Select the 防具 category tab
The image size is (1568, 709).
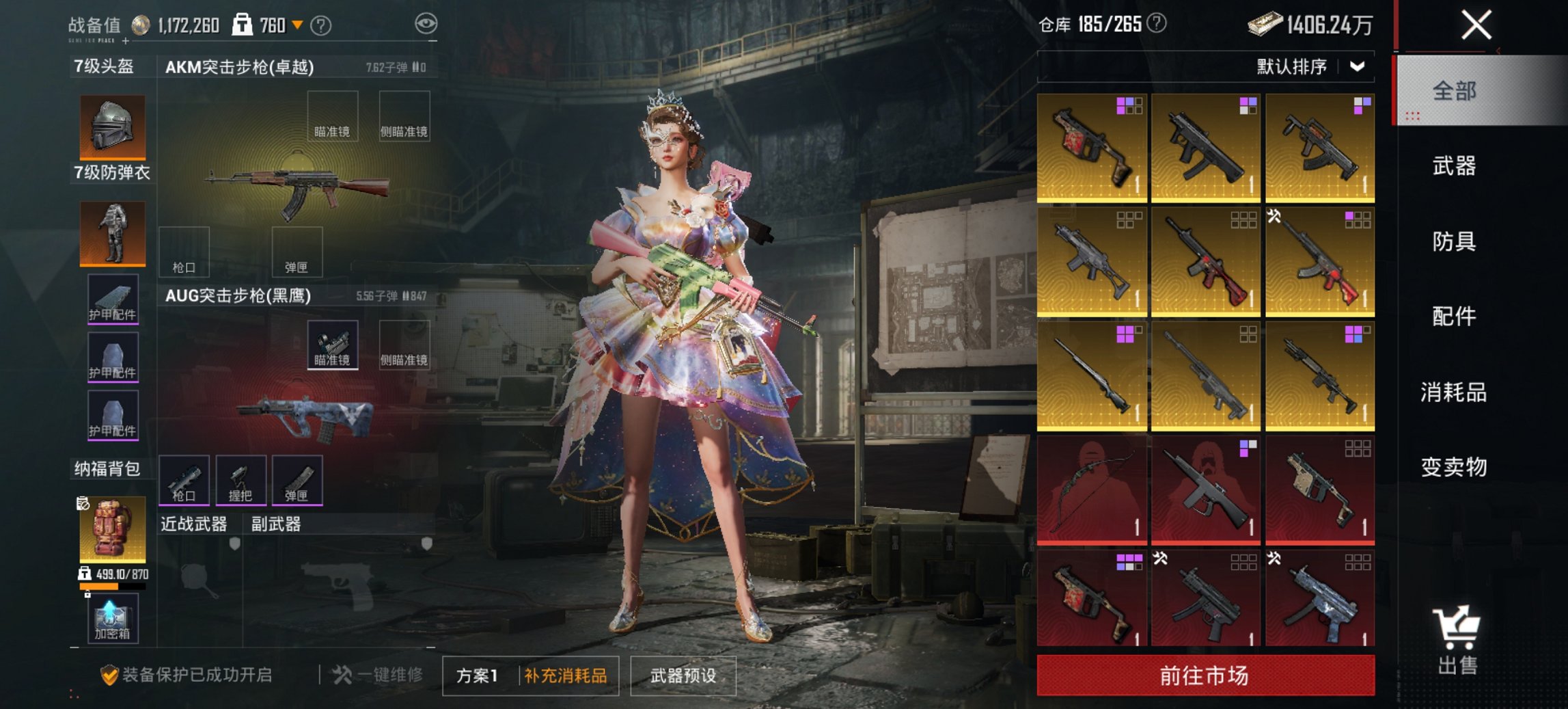[x=1454, y=241]
